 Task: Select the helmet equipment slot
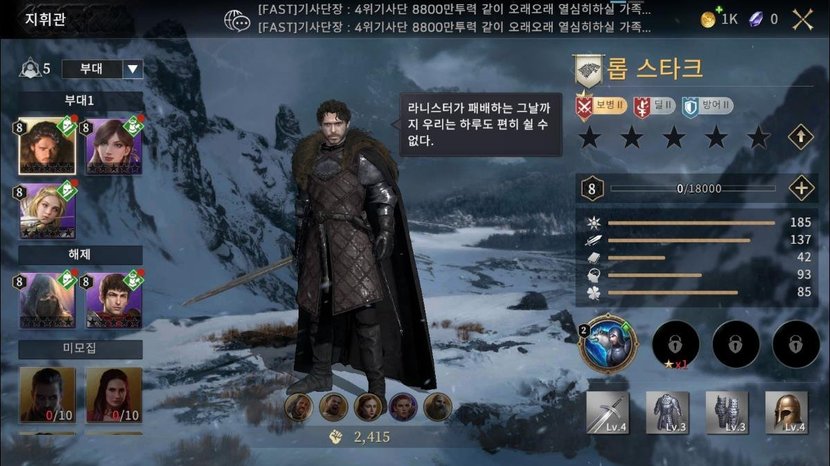click(x=786, y=411)
